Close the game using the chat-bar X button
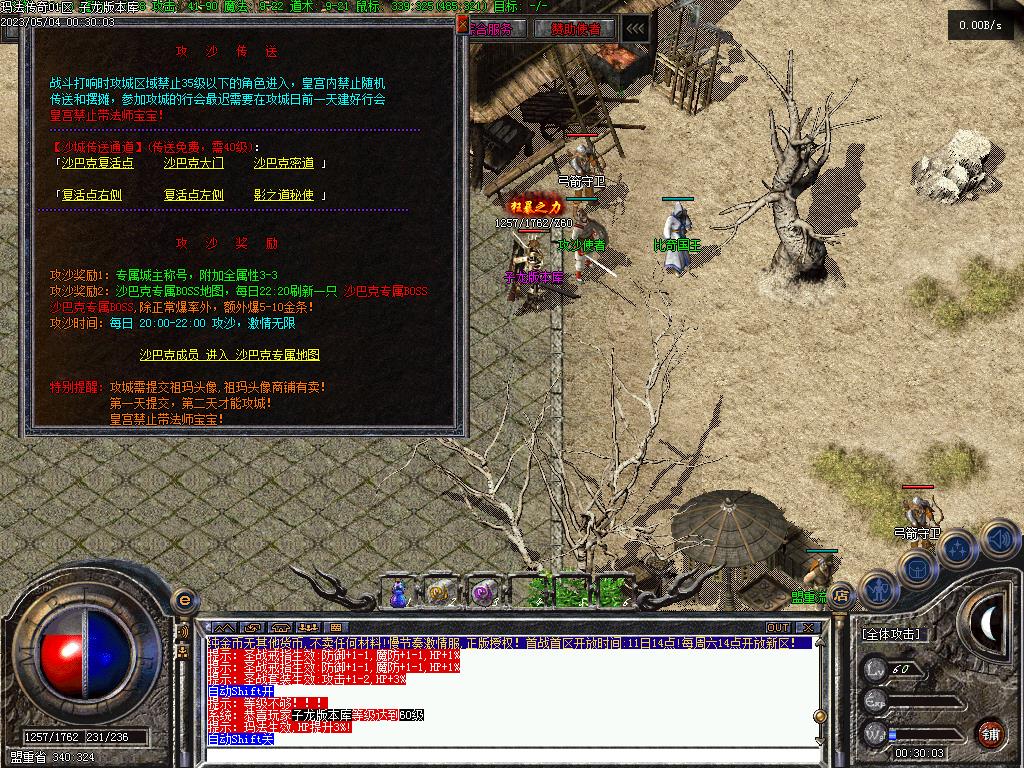 pos(808,627)
